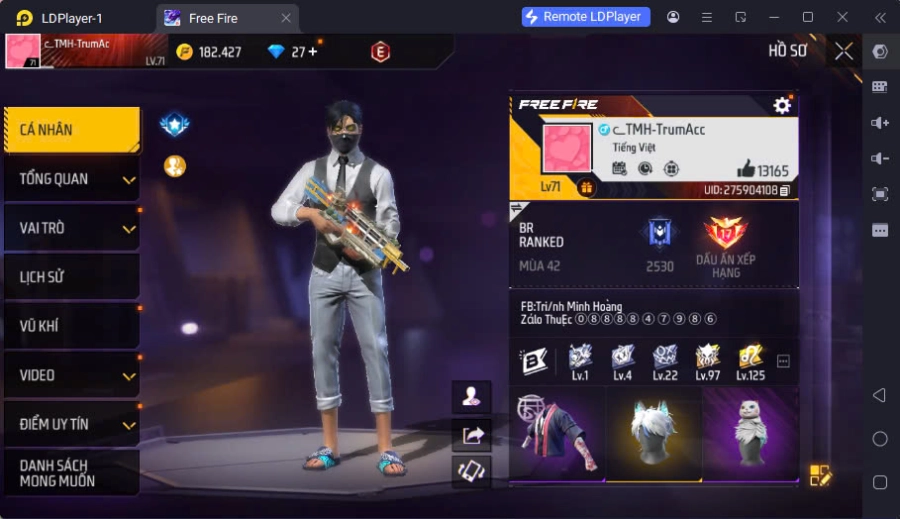Click the share arrow button

[471, 434]
